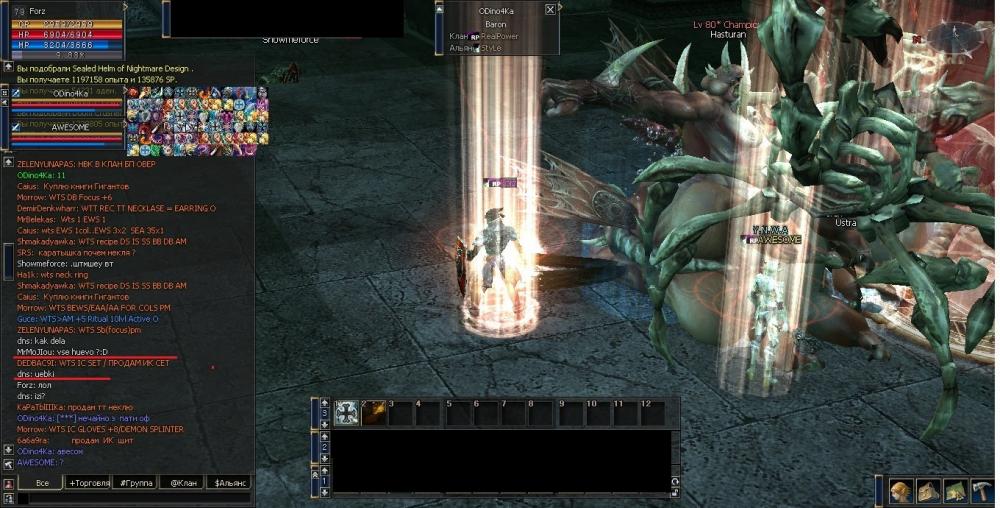
Task: Switch to the $Альянс alliance chat tab
Action: 229,482
